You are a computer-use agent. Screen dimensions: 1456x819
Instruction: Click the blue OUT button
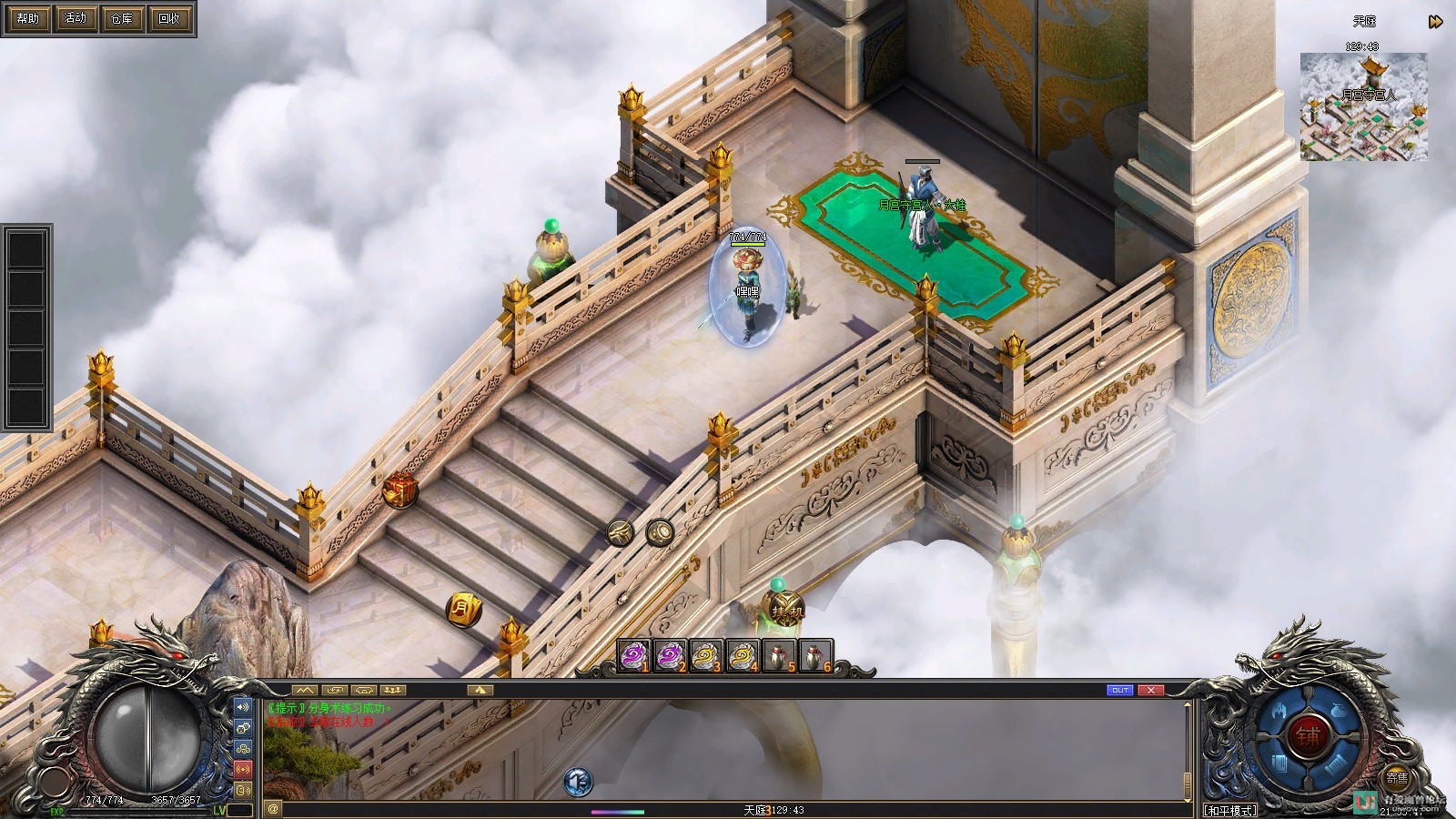pos(1120,691)
